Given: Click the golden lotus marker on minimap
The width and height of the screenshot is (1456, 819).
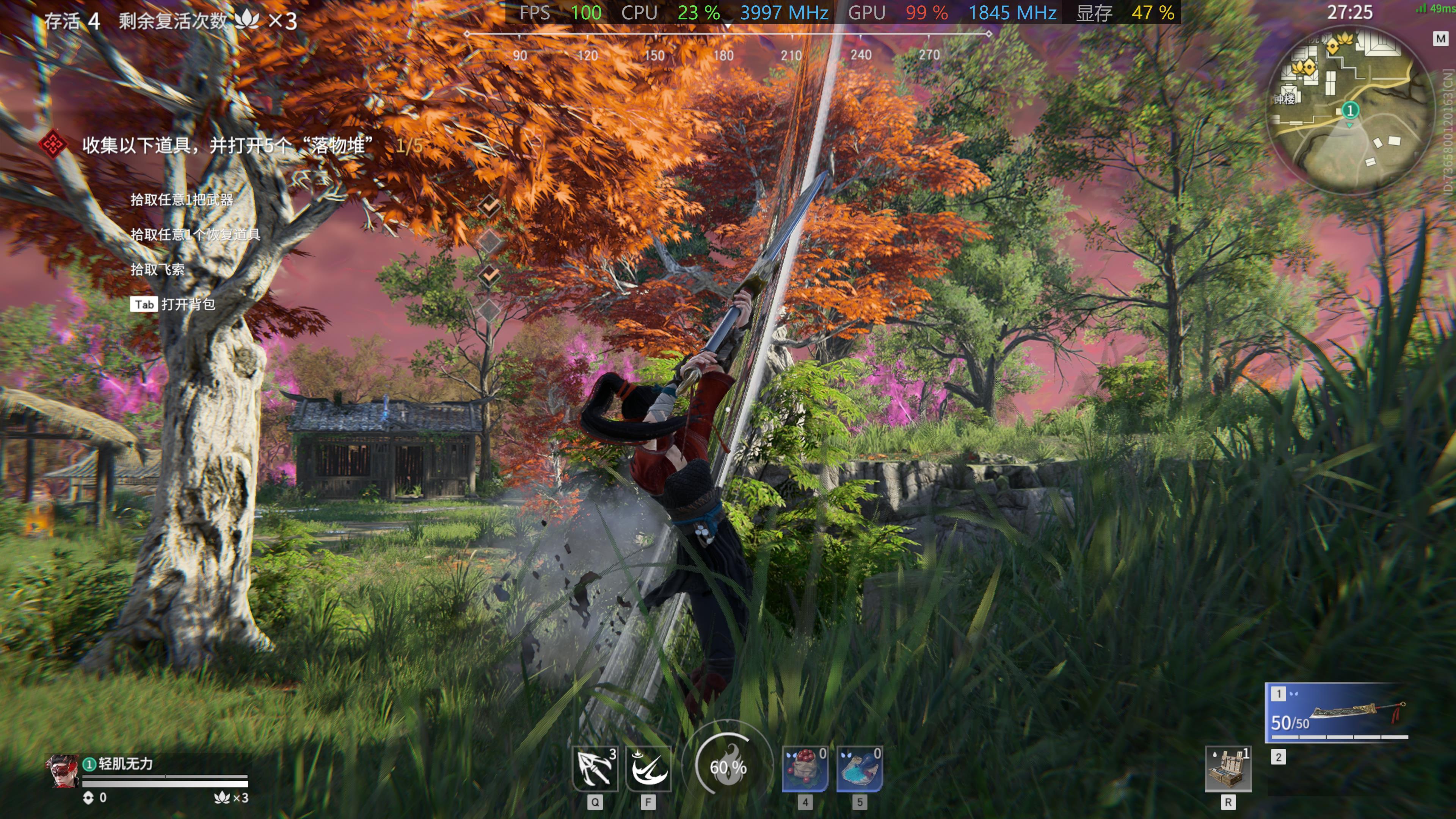Looking at the screenshot, I should pyautogui.click(x=1304, y=68).
